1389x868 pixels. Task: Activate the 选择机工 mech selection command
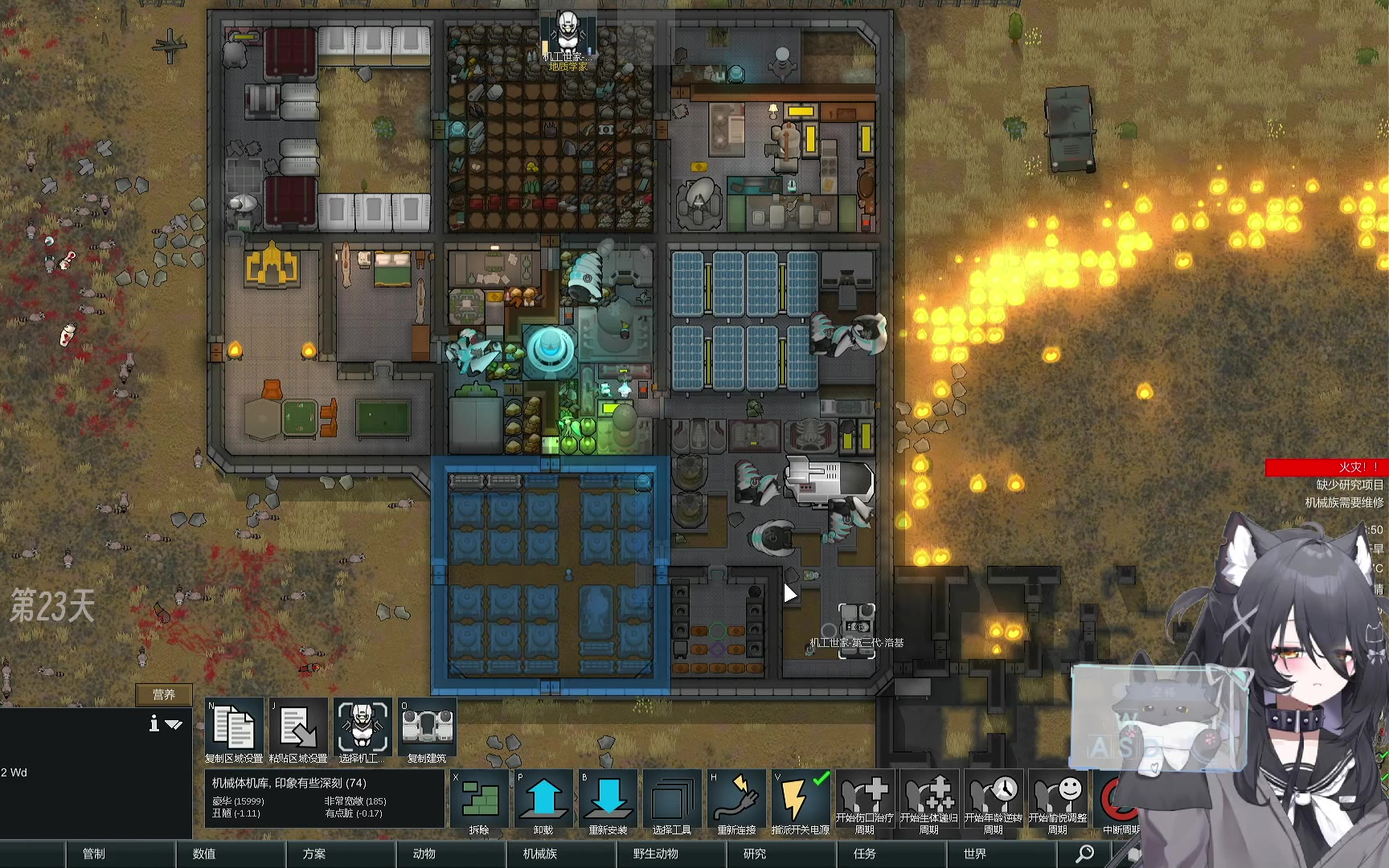pos(363,730)
